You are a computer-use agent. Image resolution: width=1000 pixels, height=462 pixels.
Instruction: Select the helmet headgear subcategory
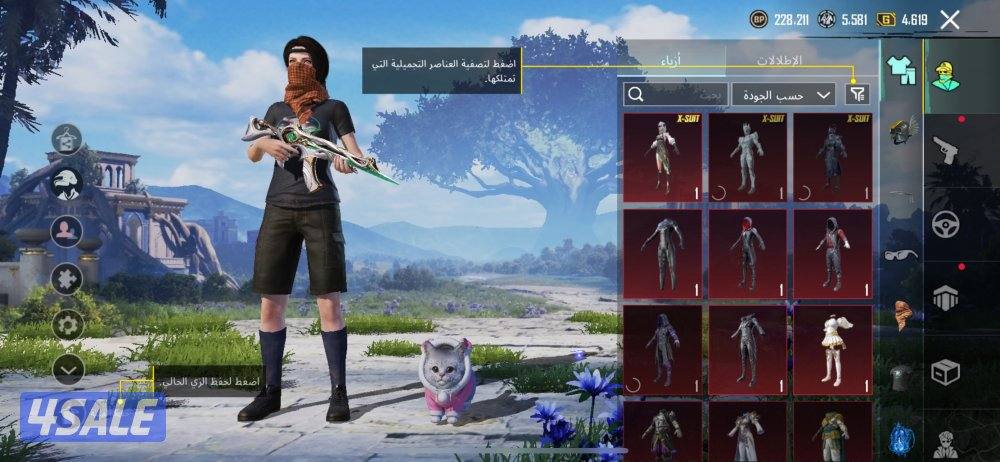point(903,132)
